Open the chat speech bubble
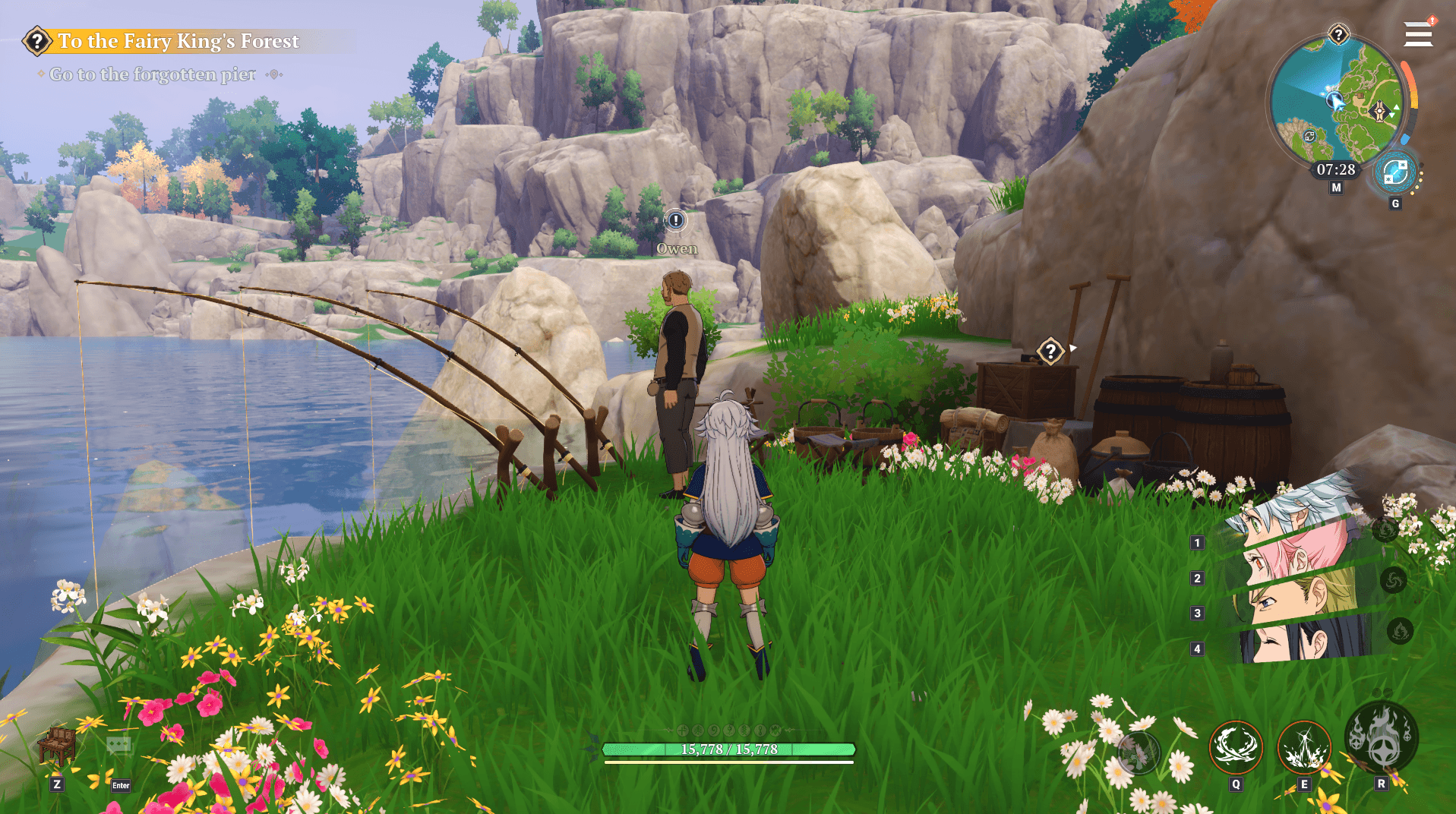 pos(119,746)
